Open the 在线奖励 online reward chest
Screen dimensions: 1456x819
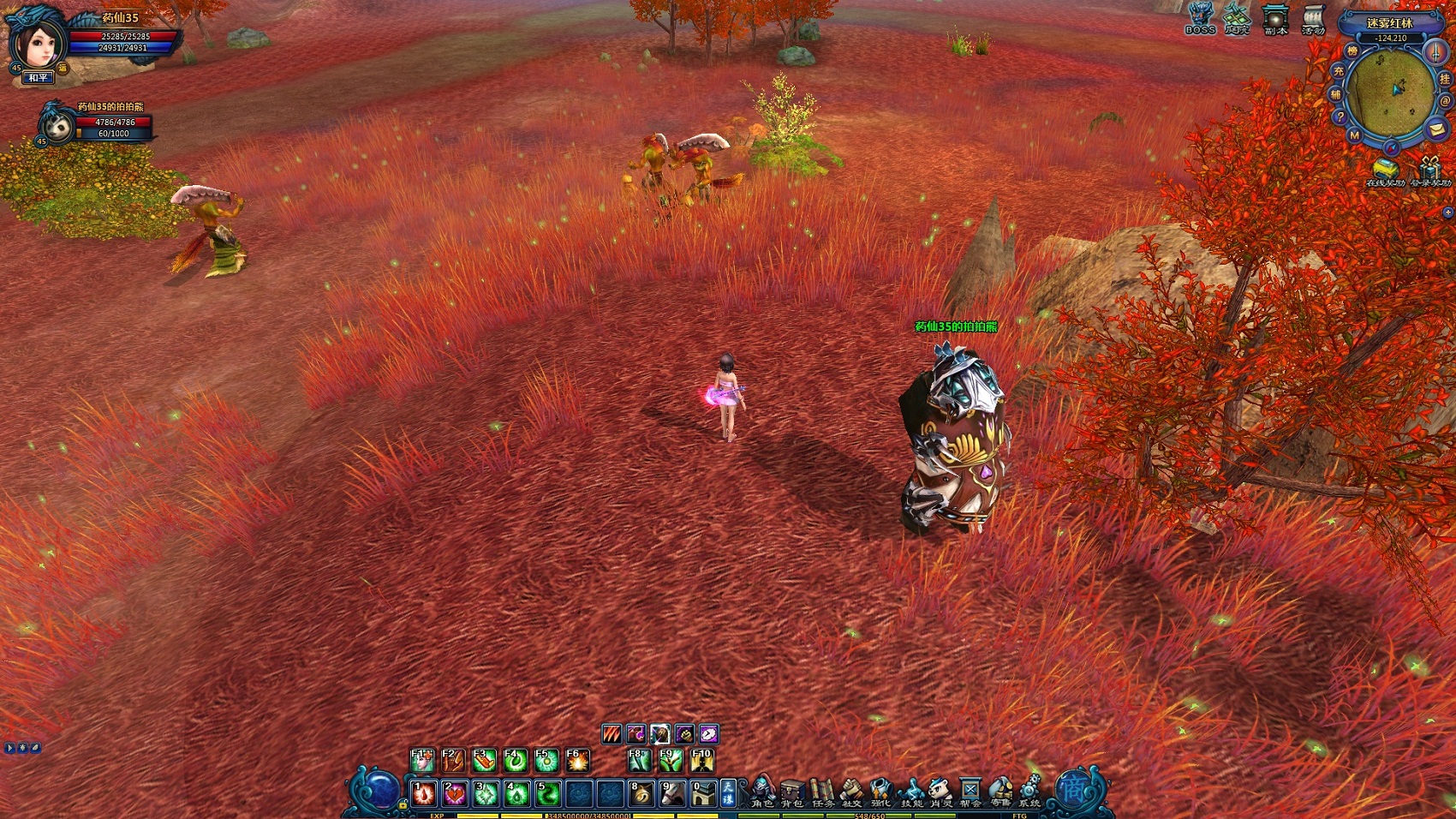coord(1384,170)
